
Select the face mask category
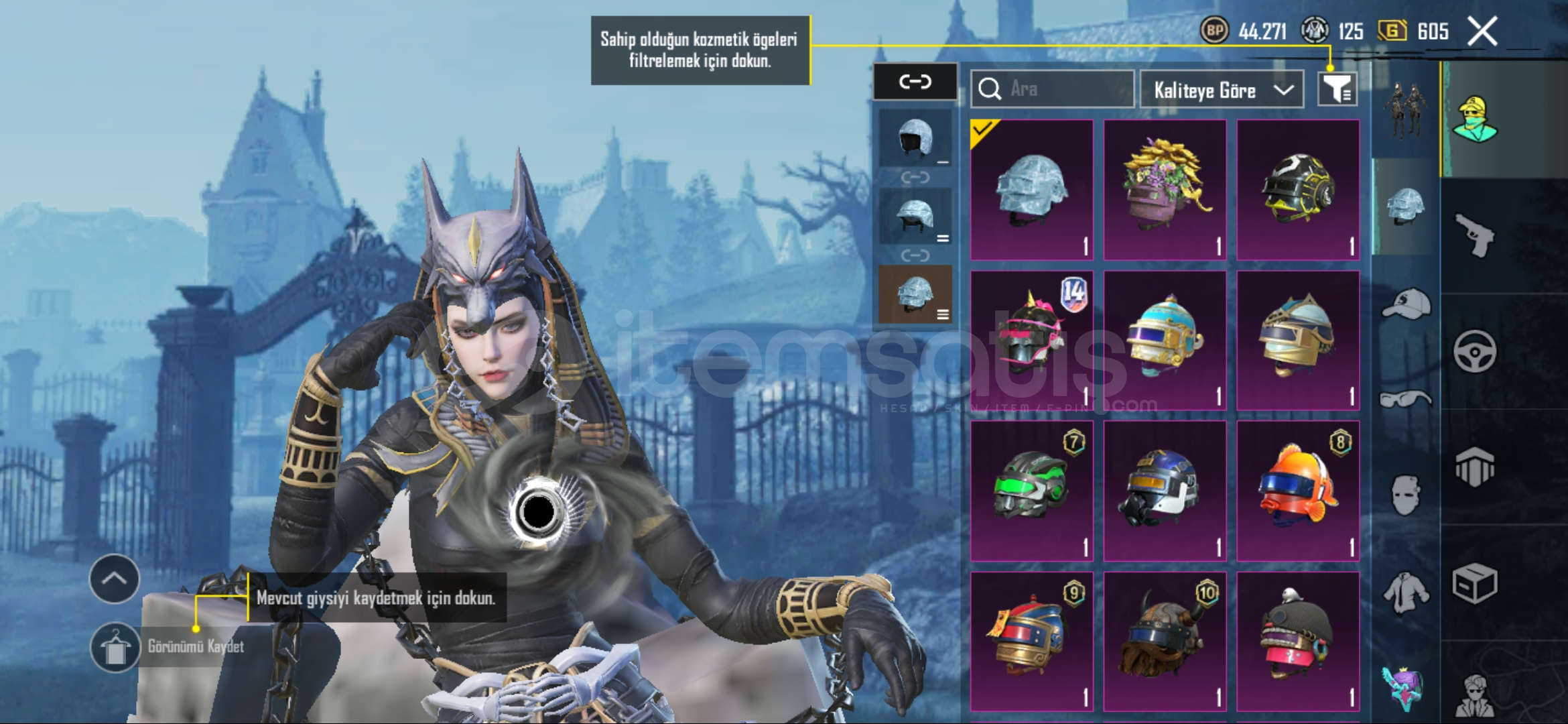click(x=1406, y=496)
